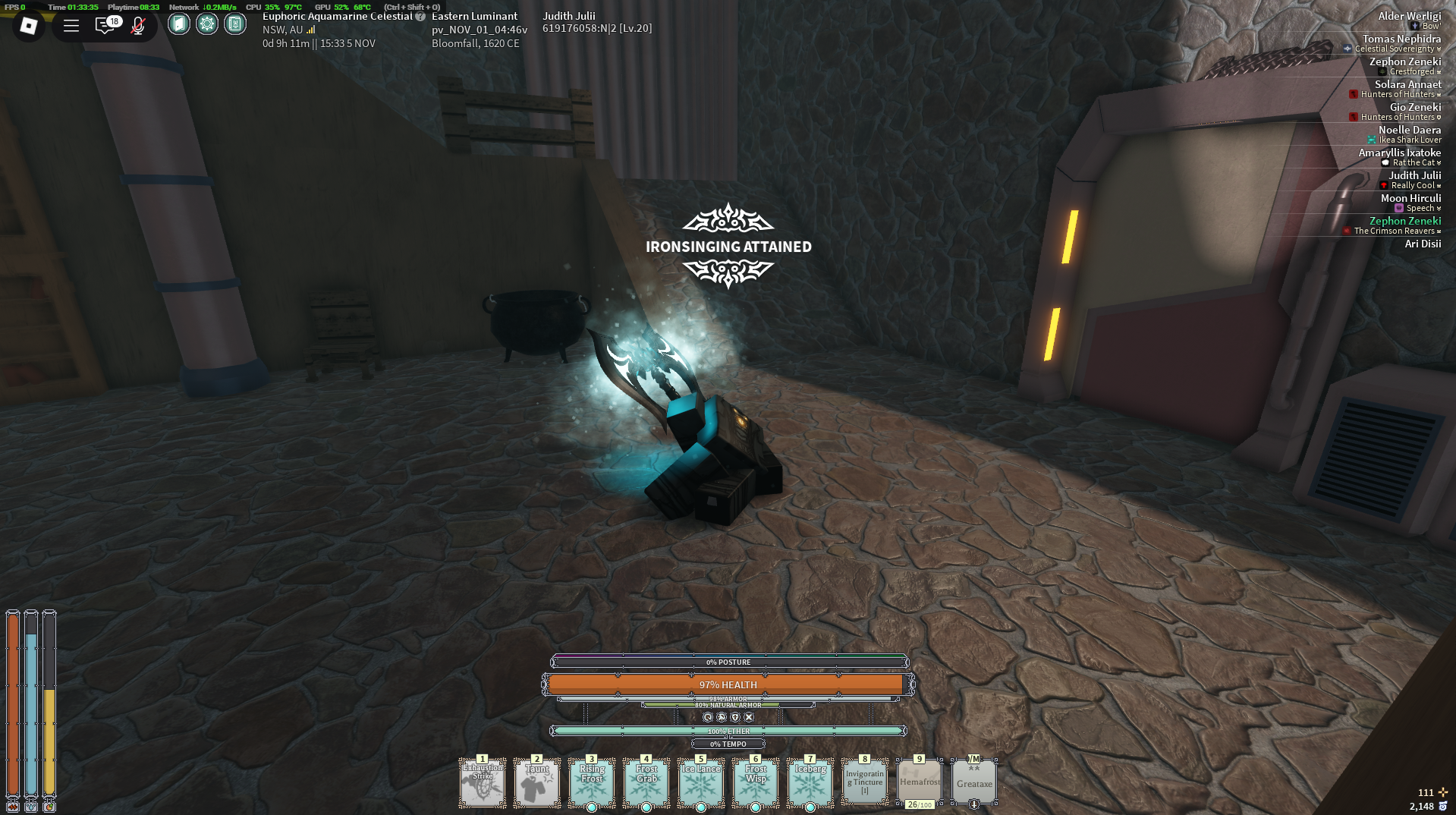1456x815 pixels.
Task: Click the help question mark beside server name
Action: pyautogui.click(x=420, y=17)
